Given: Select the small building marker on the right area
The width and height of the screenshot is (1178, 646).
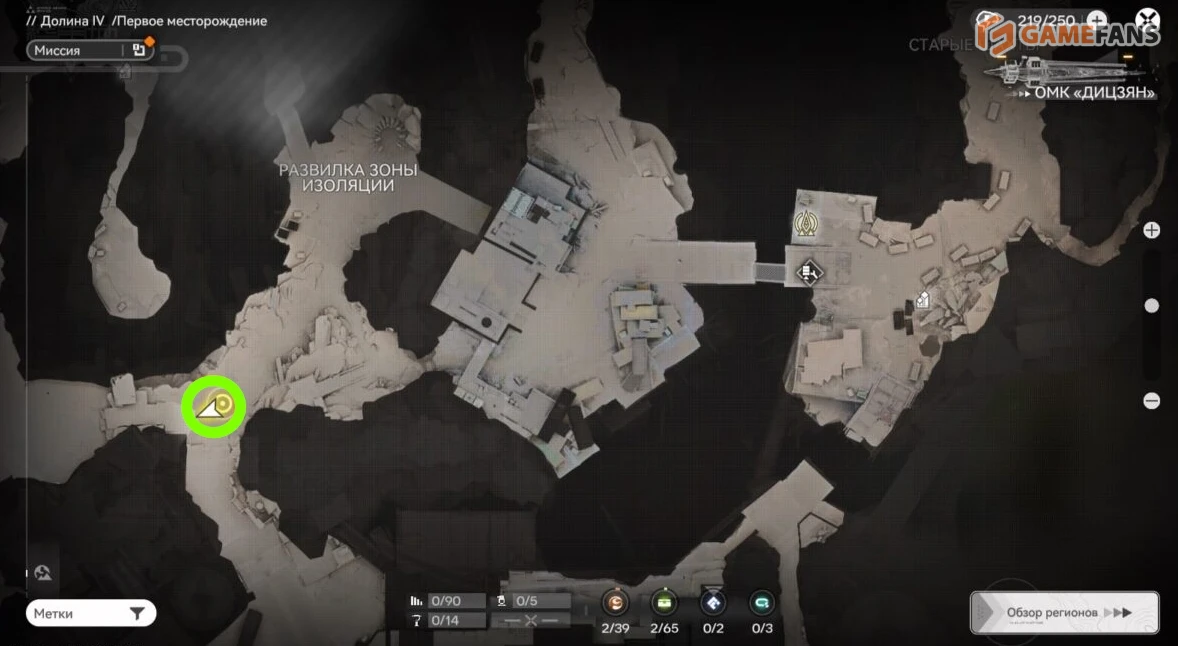Looking at the screenshot, I should click(x=923, y=299).
